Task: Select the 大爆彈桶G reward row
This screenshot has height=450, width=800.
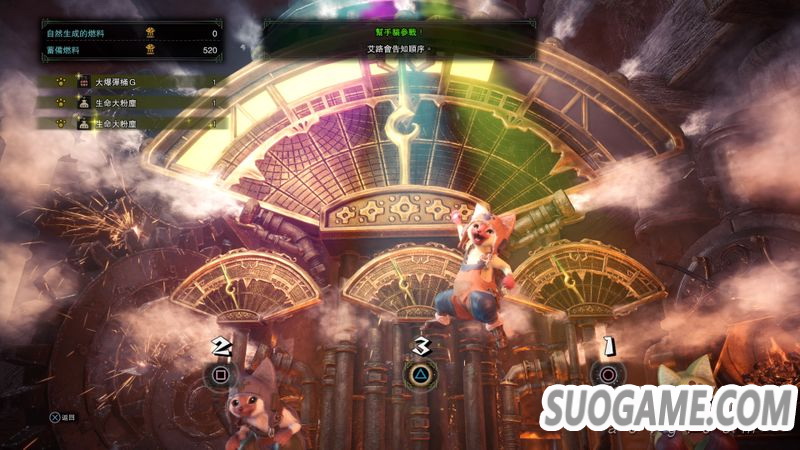Action: click(130, 82)
